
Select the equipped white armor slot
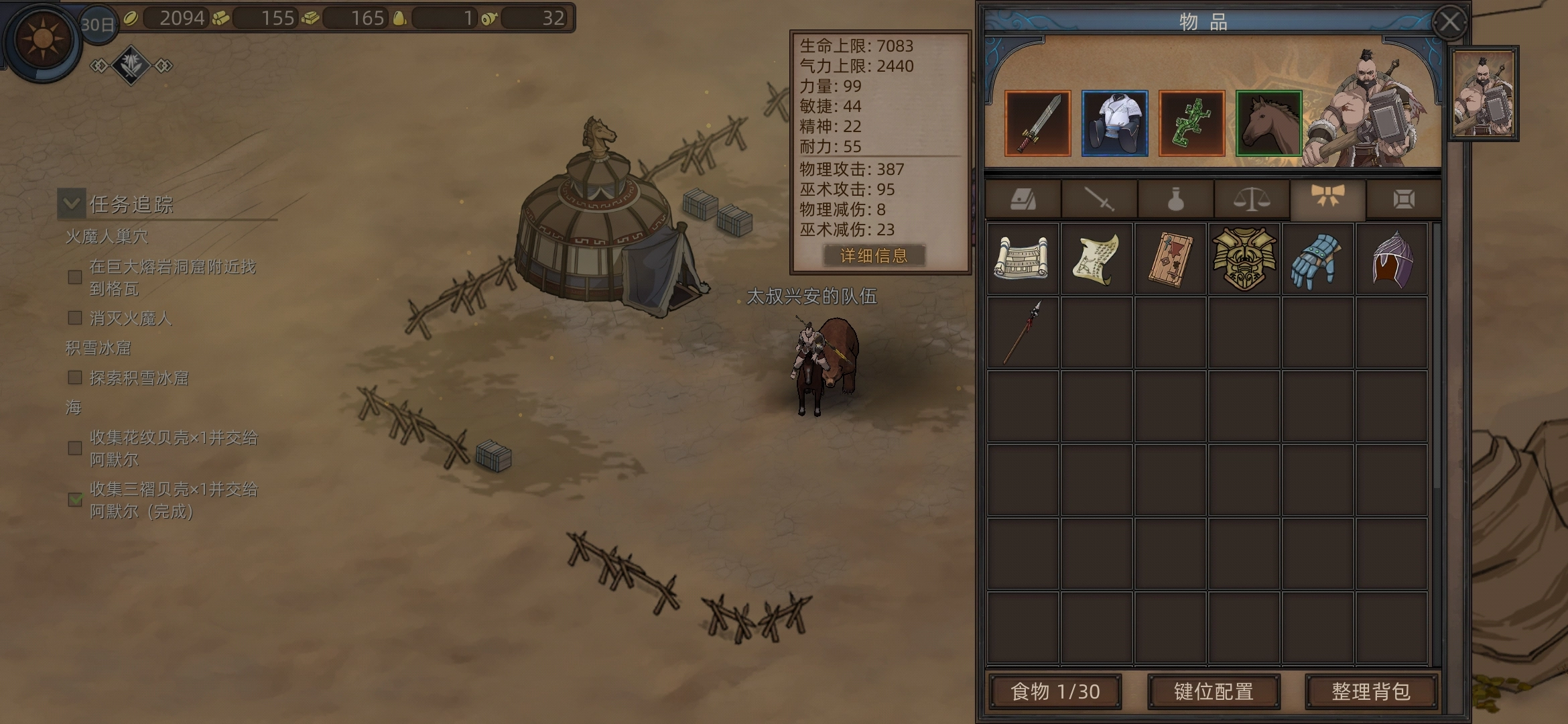tap(1114, 124)
